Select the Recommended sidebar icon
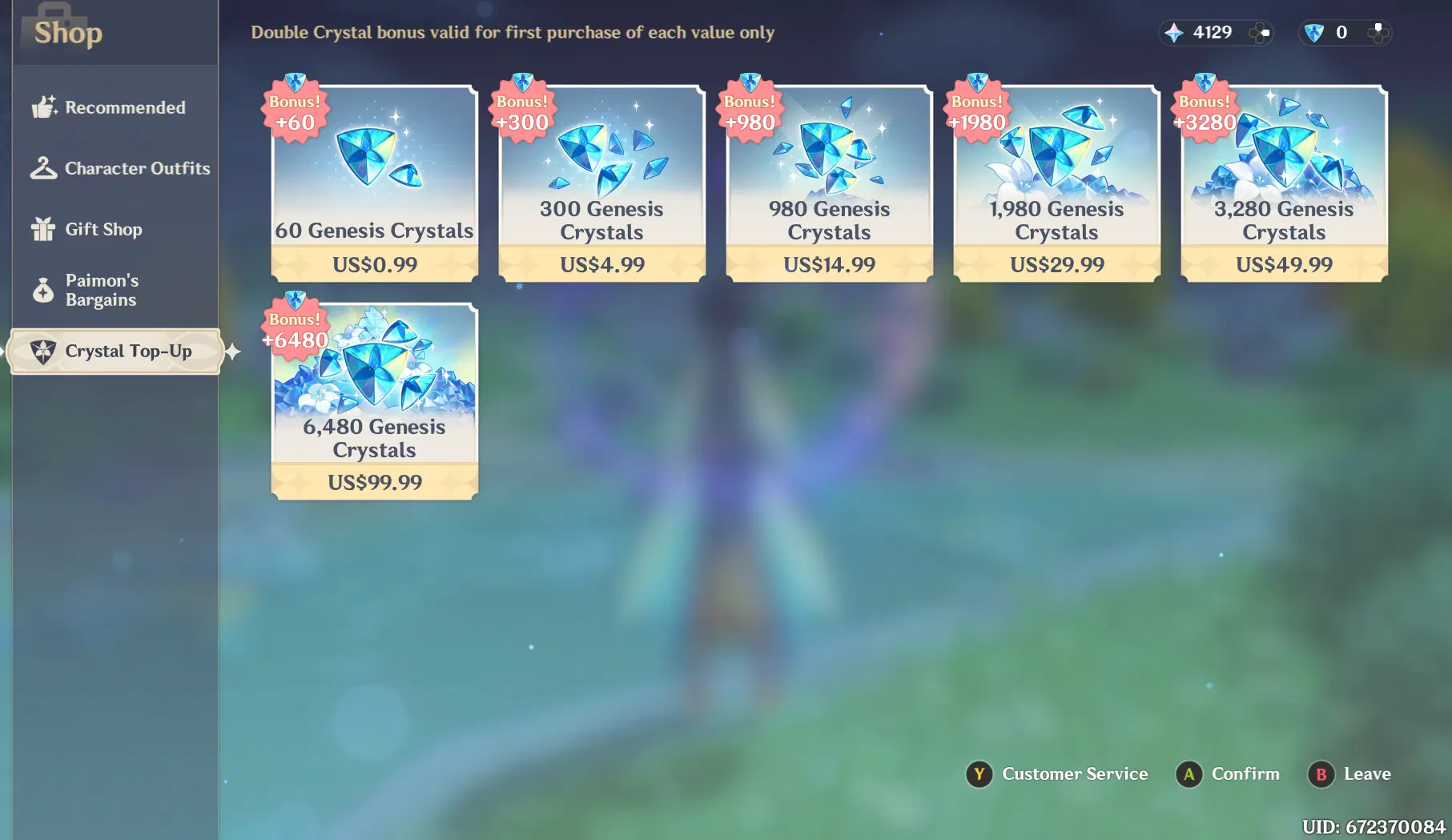 [x=42, y=107]
